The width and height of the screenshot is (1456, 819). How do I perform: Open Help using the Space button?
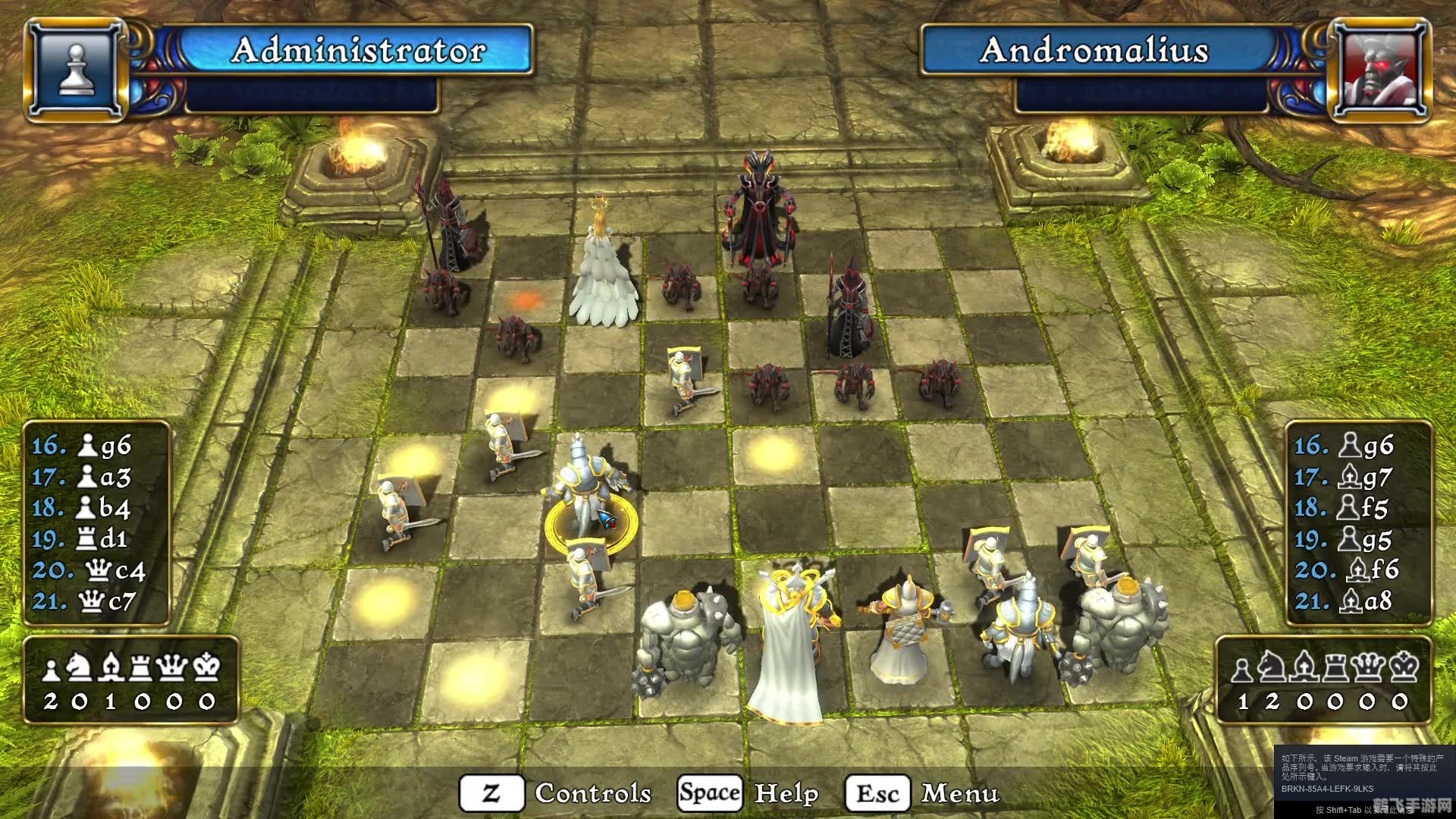(710, 793)
